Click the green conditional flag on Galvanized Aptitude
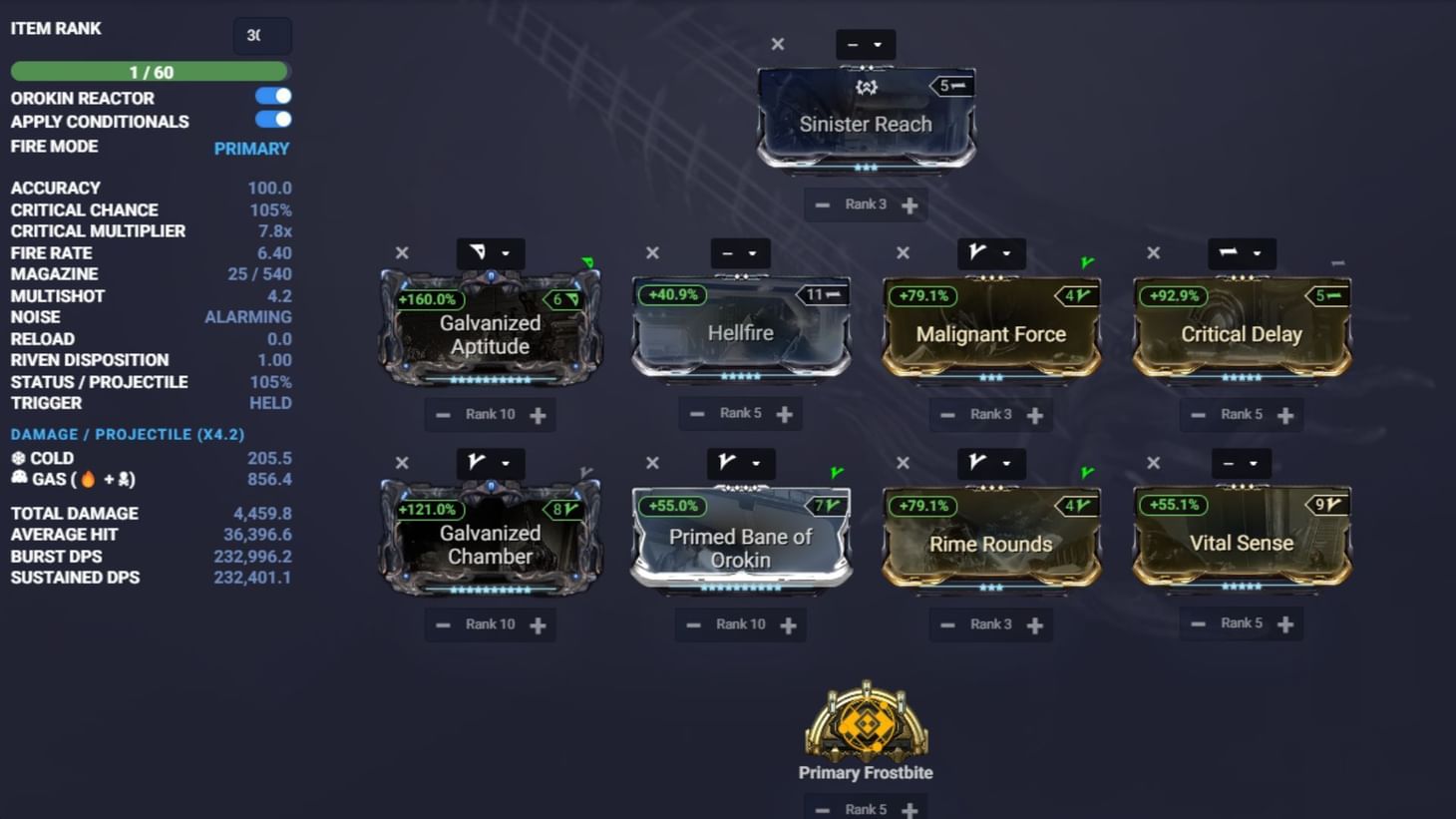 [x=588, y=261]
